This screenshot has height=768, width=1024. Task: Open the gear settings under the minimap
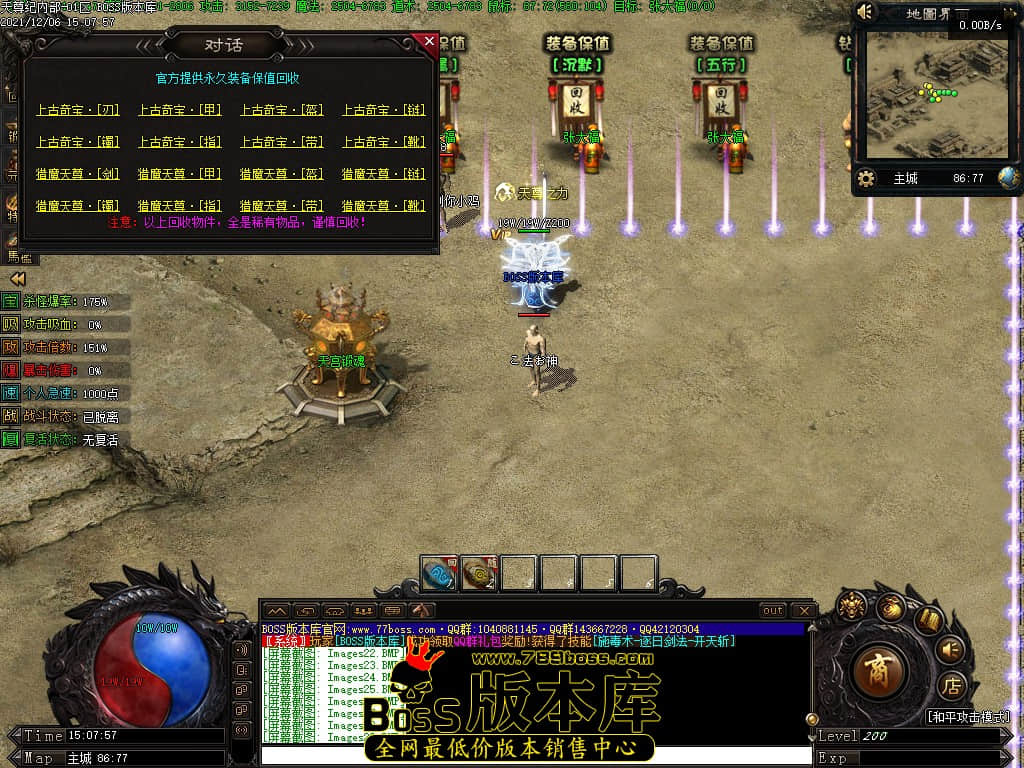click(x=867, y=179)
